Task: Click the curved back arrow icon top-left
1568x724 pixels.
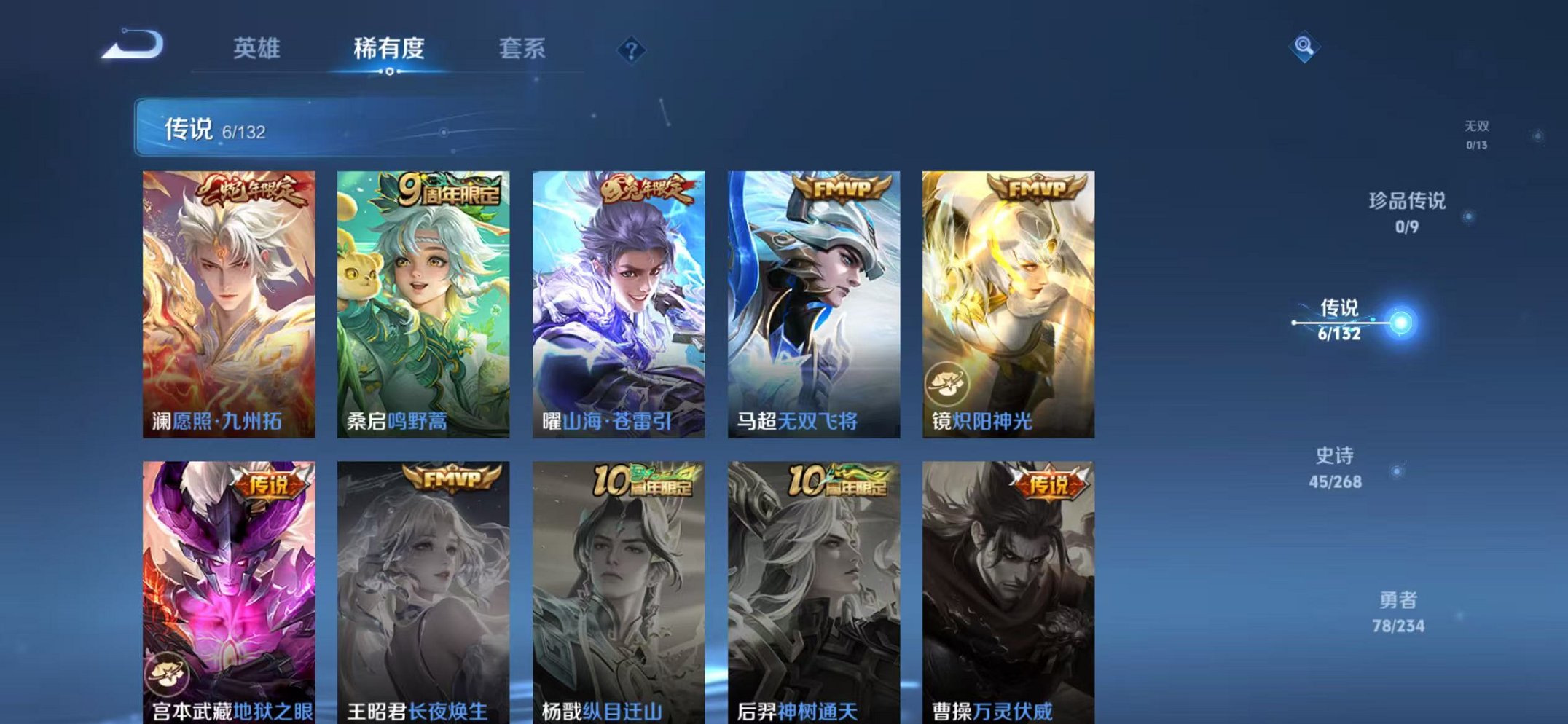Action: 133,44
